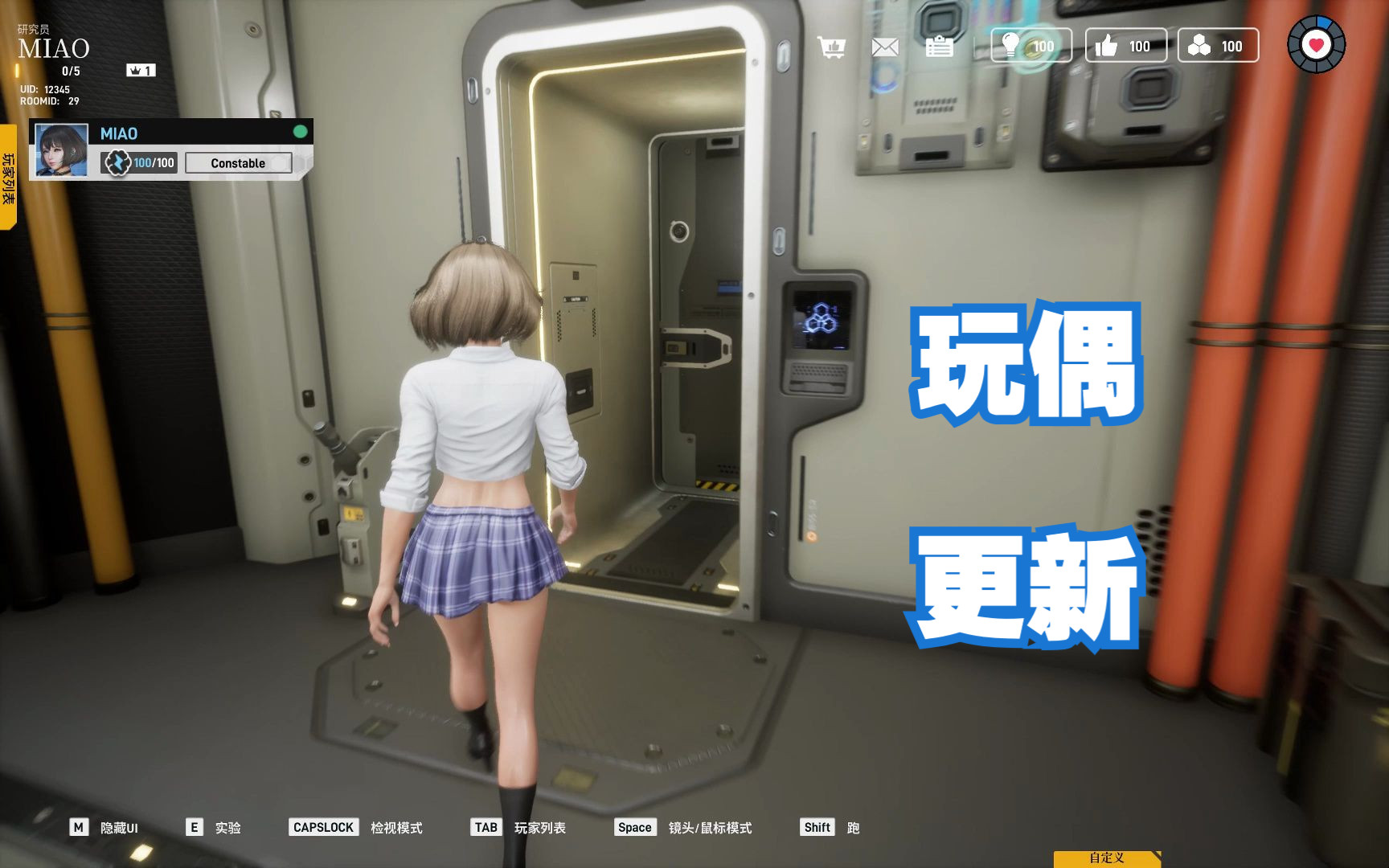Open the shopping cart store
The height and width of the screenshot is (868, 1389).
[833, 46]
